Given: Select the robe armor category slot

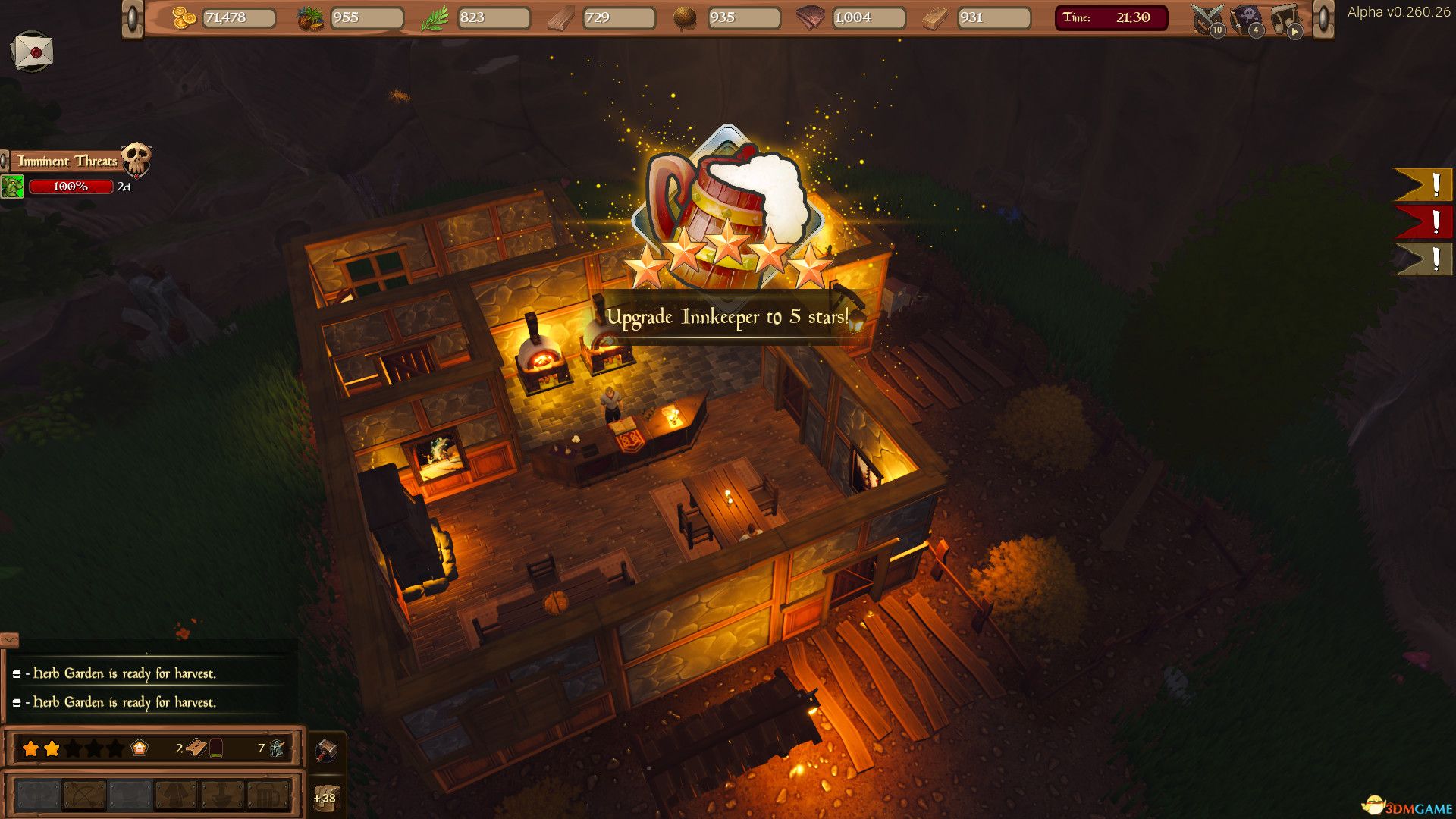Looking at the screenshot, I should (176, 795).
